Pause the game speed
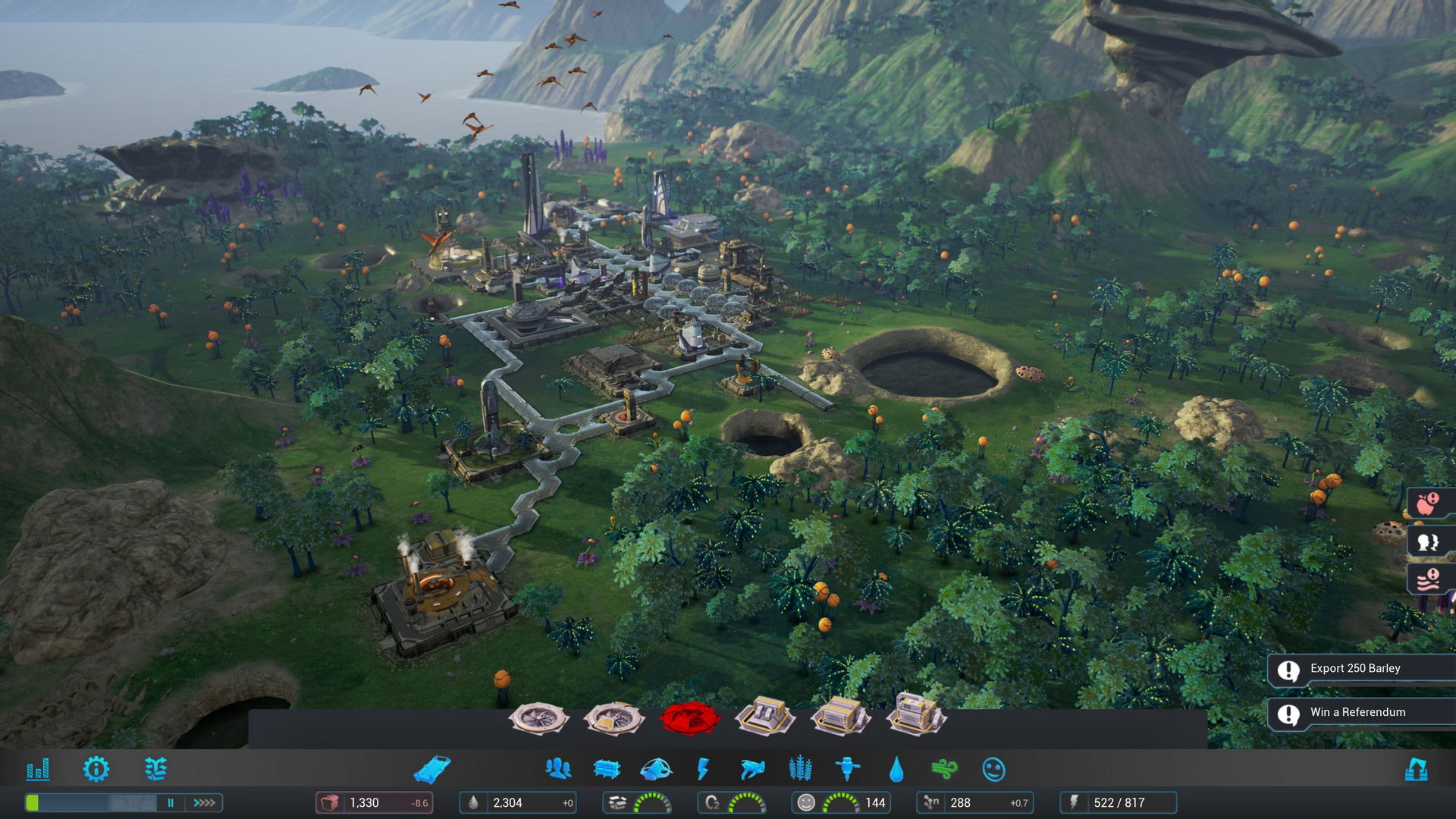This screenshot has width=1456, height=819. [x=171, y=802]
